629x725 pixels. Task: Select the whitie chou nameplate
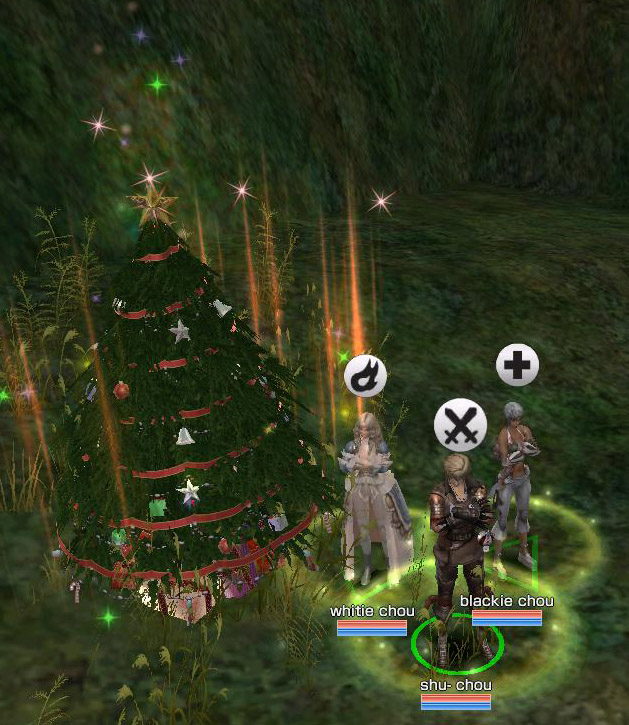372,611
